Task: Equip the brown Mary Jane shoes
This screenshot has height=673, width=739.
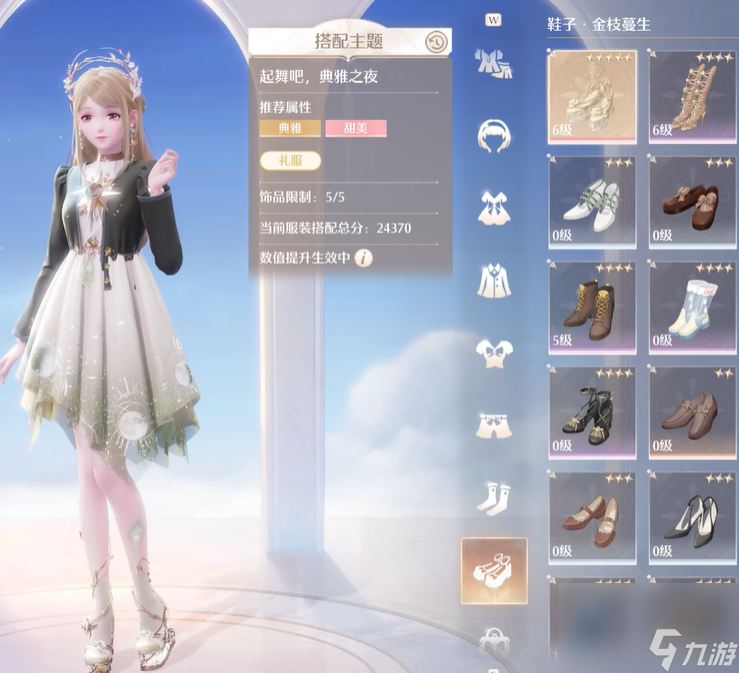Action: click(x=592, y=516)
